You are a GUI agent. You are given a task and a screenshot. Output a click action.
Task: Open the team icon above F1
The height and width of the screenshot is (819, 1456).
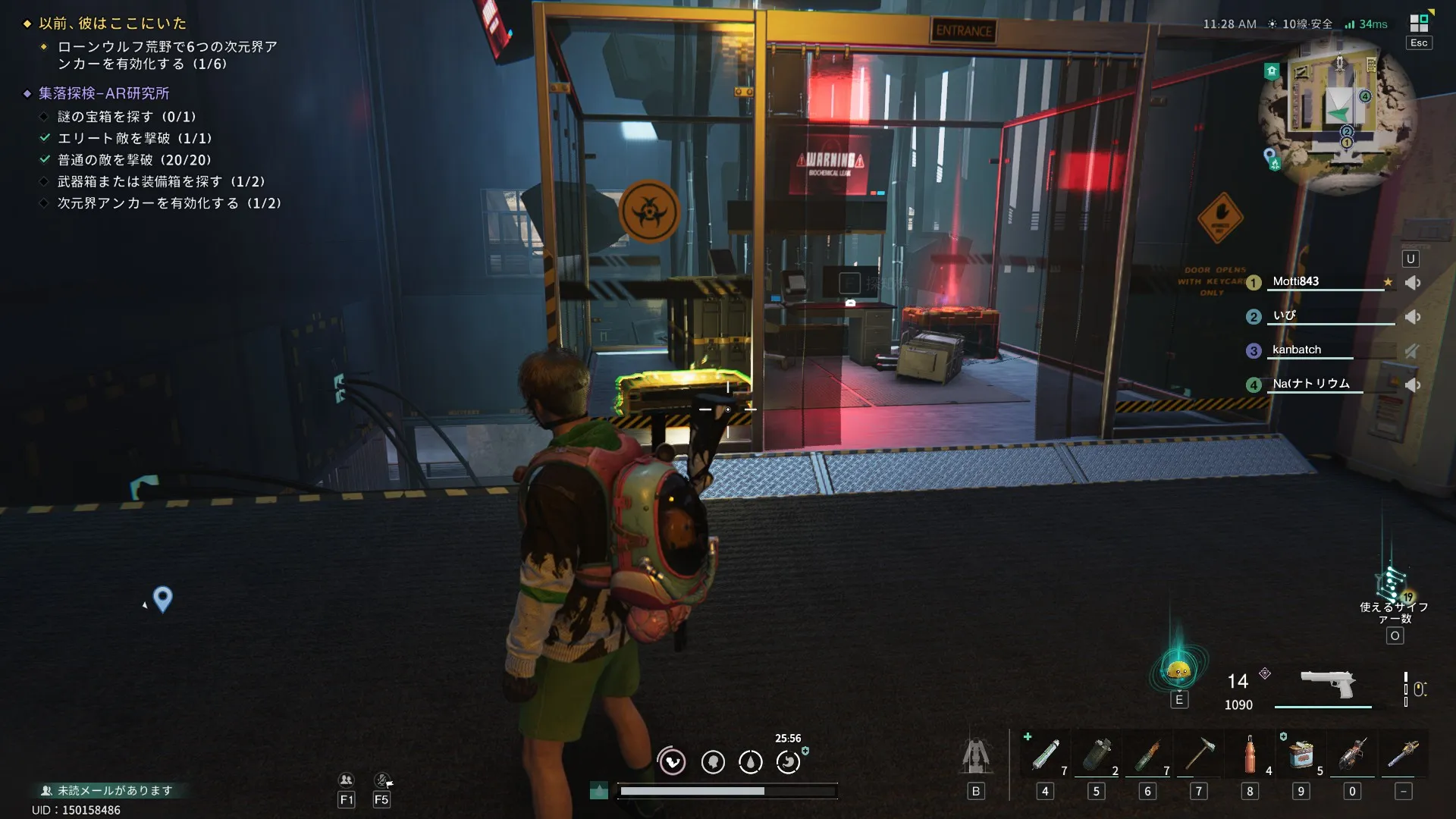pos(346,780)
